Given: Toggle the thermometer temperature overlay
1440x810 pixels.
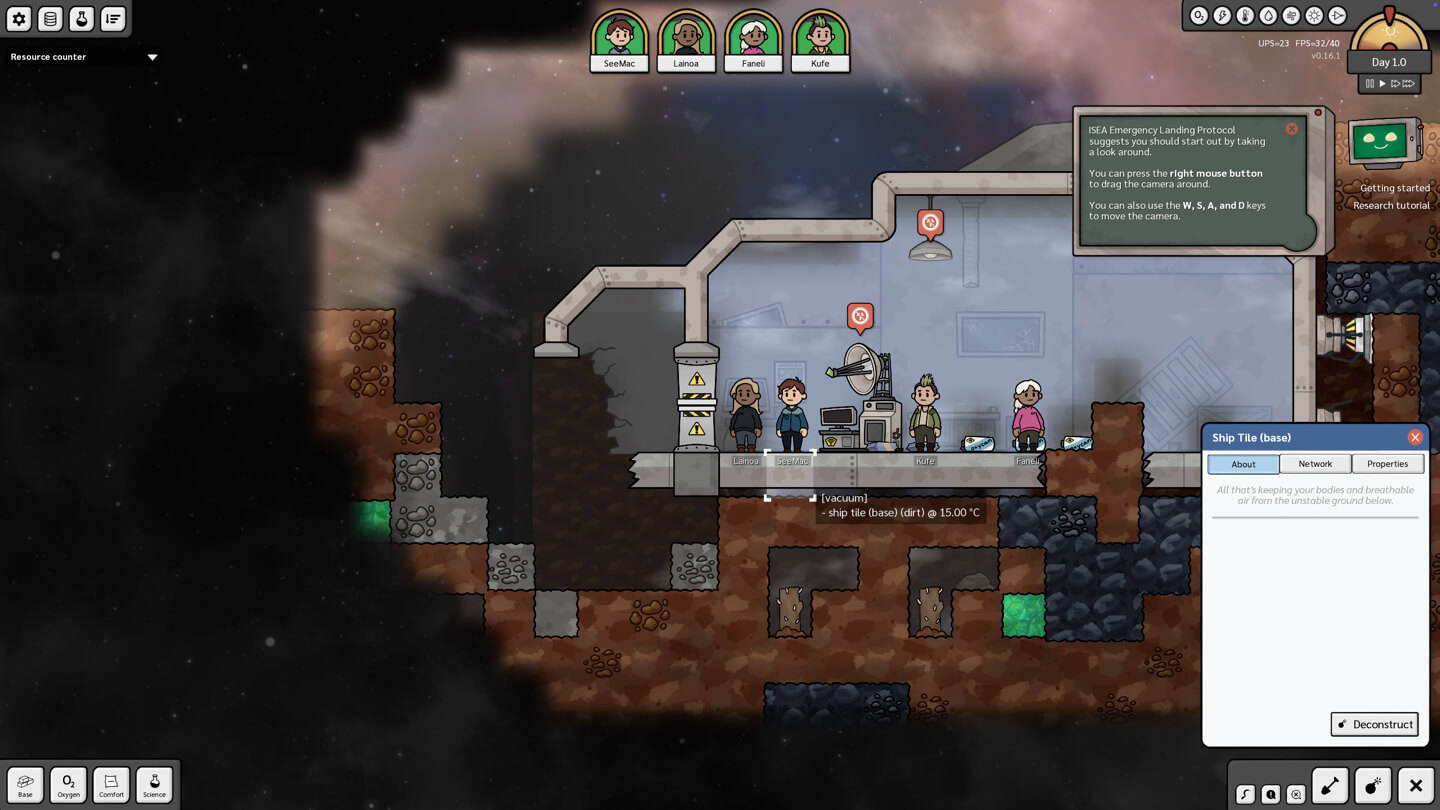Looking at the screenshot, I should (1245, 16).
